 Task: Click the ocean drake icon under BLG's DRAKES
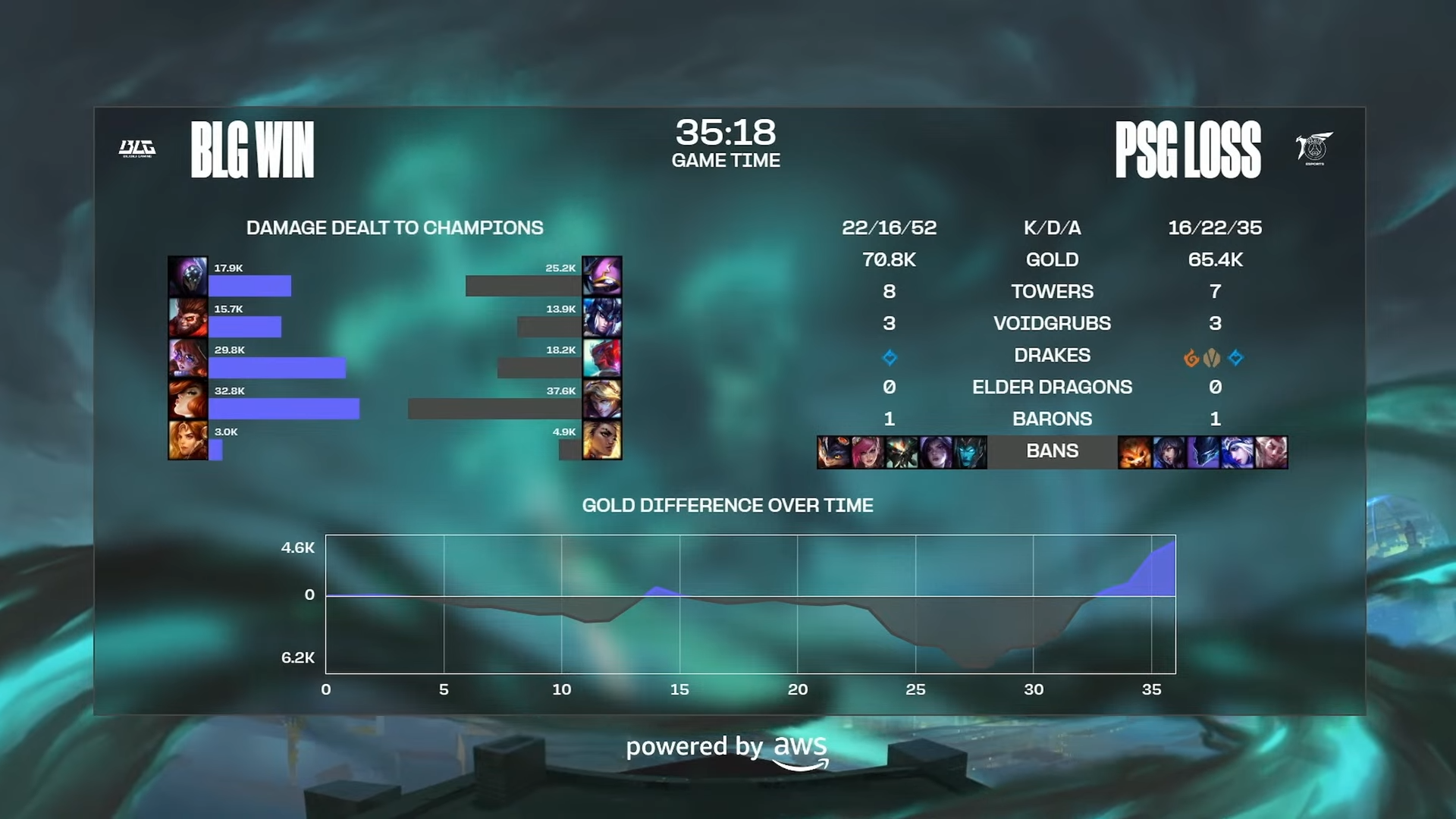click(890, 356)
